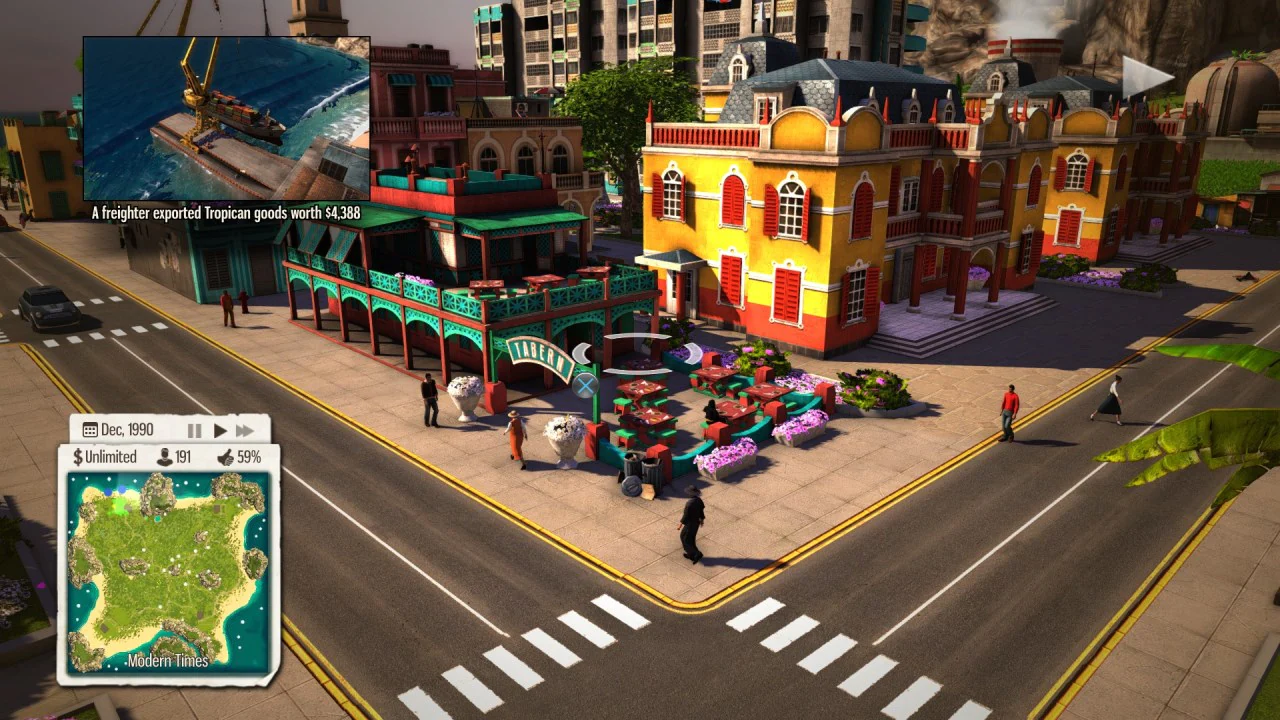Image resolution: width=1280 pixels, height=720 pixels.
Task: Click the calendar icon beside Dec, 1990
Action: coord(90,428)
